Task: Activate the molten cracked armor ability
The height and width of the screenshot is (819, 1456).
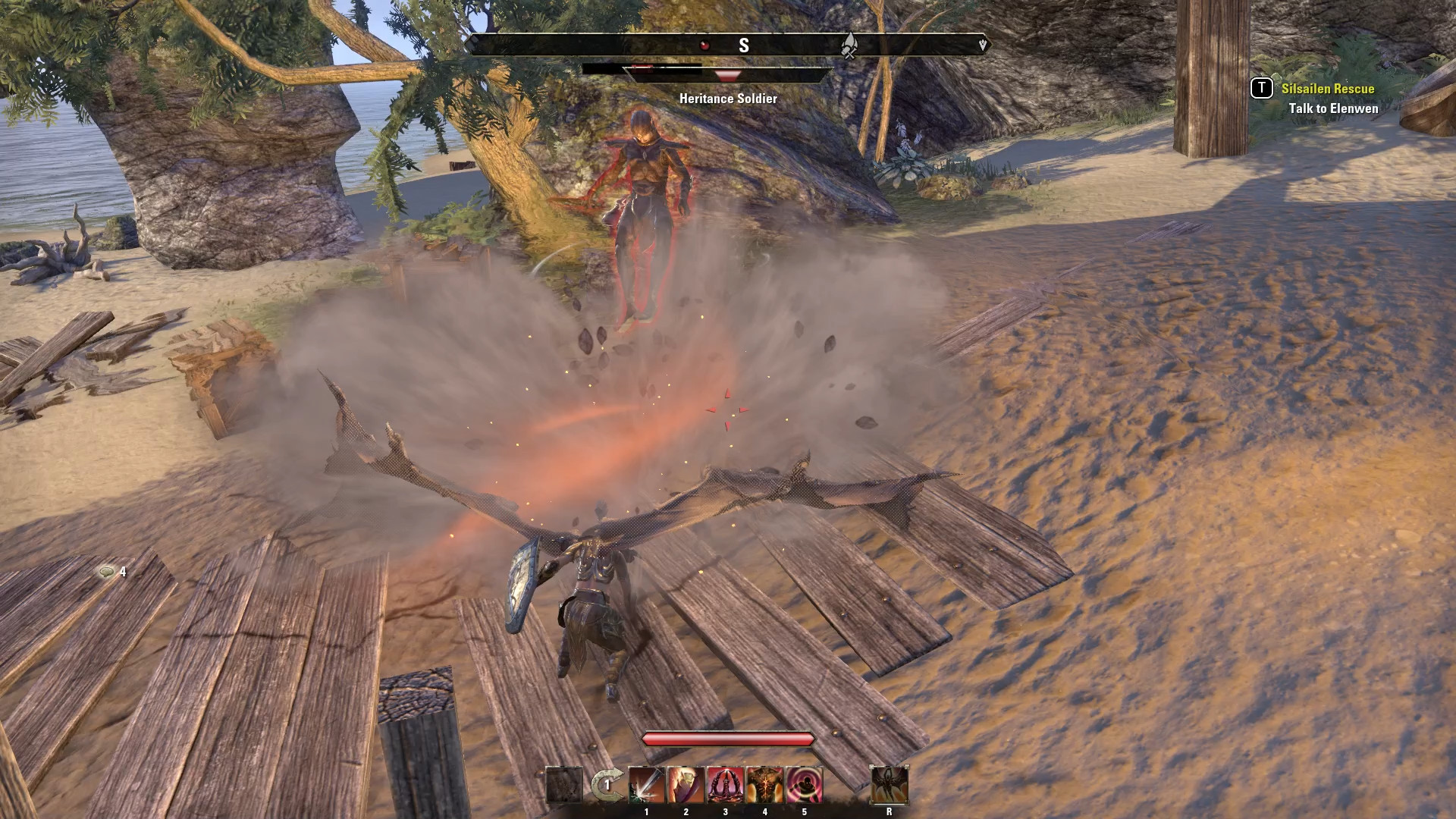Action: (x=764, y=785)
